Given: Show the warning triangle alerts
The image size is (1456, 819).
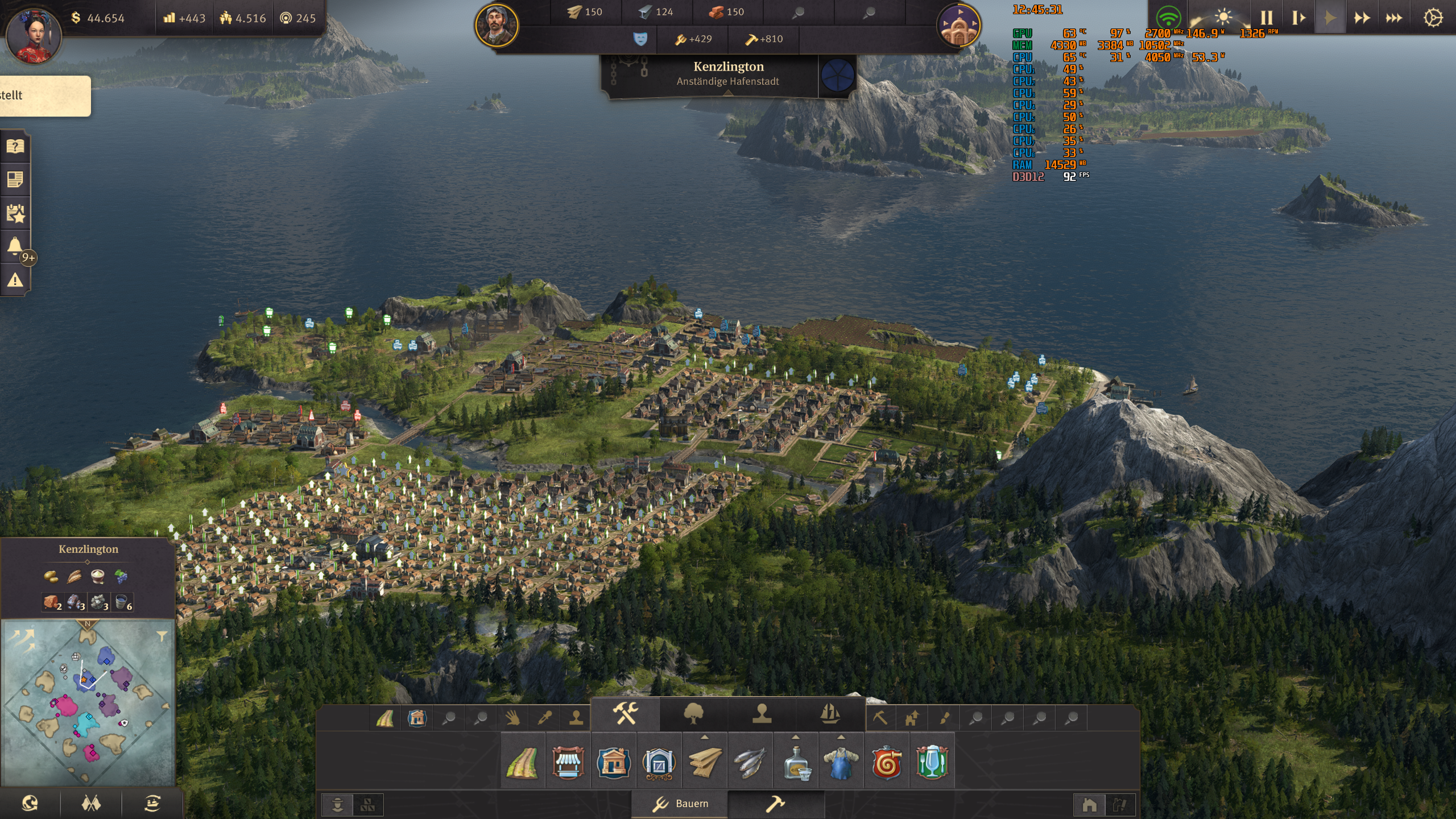Looking at the screenshot, I should click(x=15, y=280).
